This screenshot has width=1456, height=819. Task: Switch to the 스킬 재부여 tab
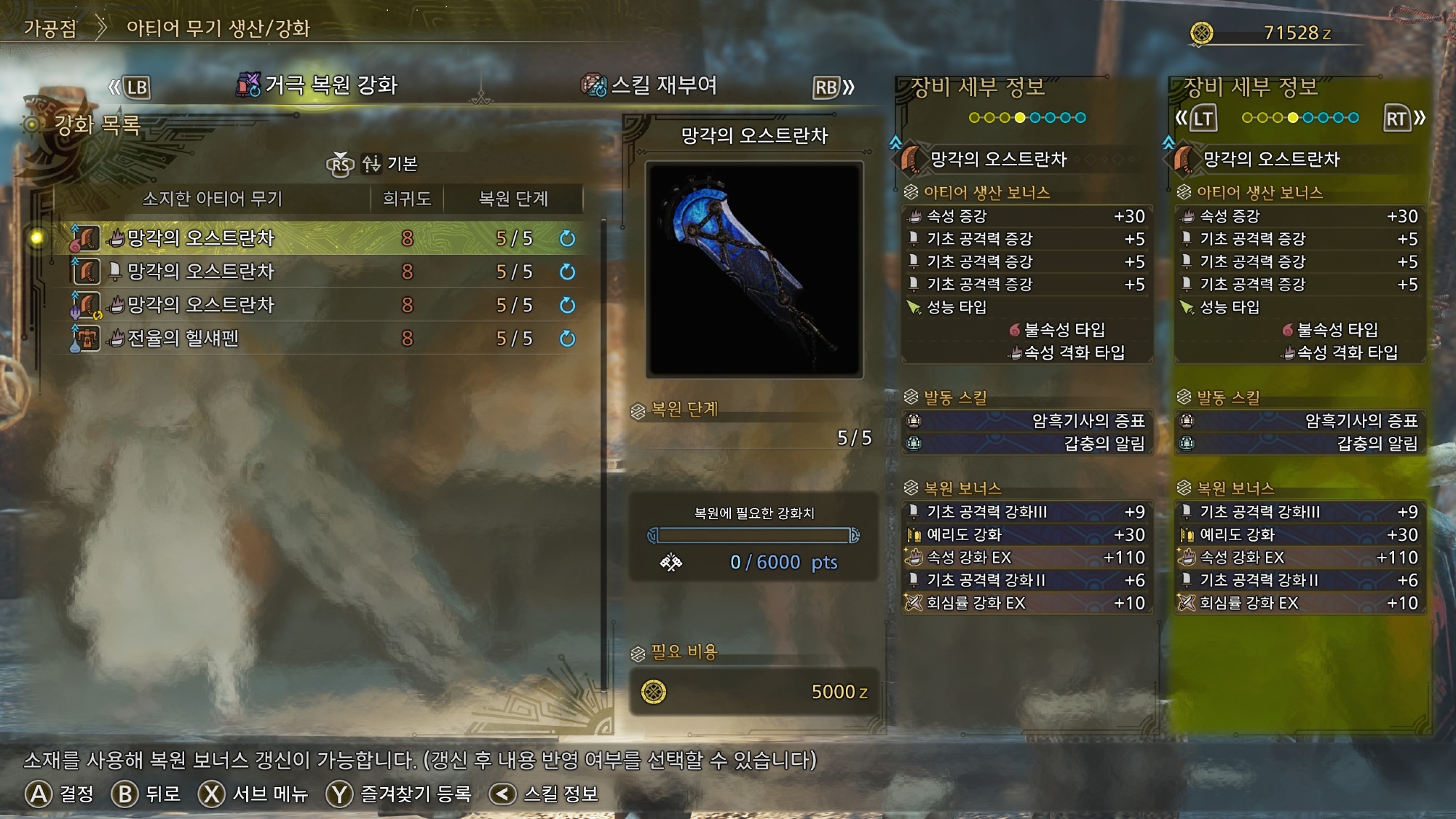tap(650, 85)
